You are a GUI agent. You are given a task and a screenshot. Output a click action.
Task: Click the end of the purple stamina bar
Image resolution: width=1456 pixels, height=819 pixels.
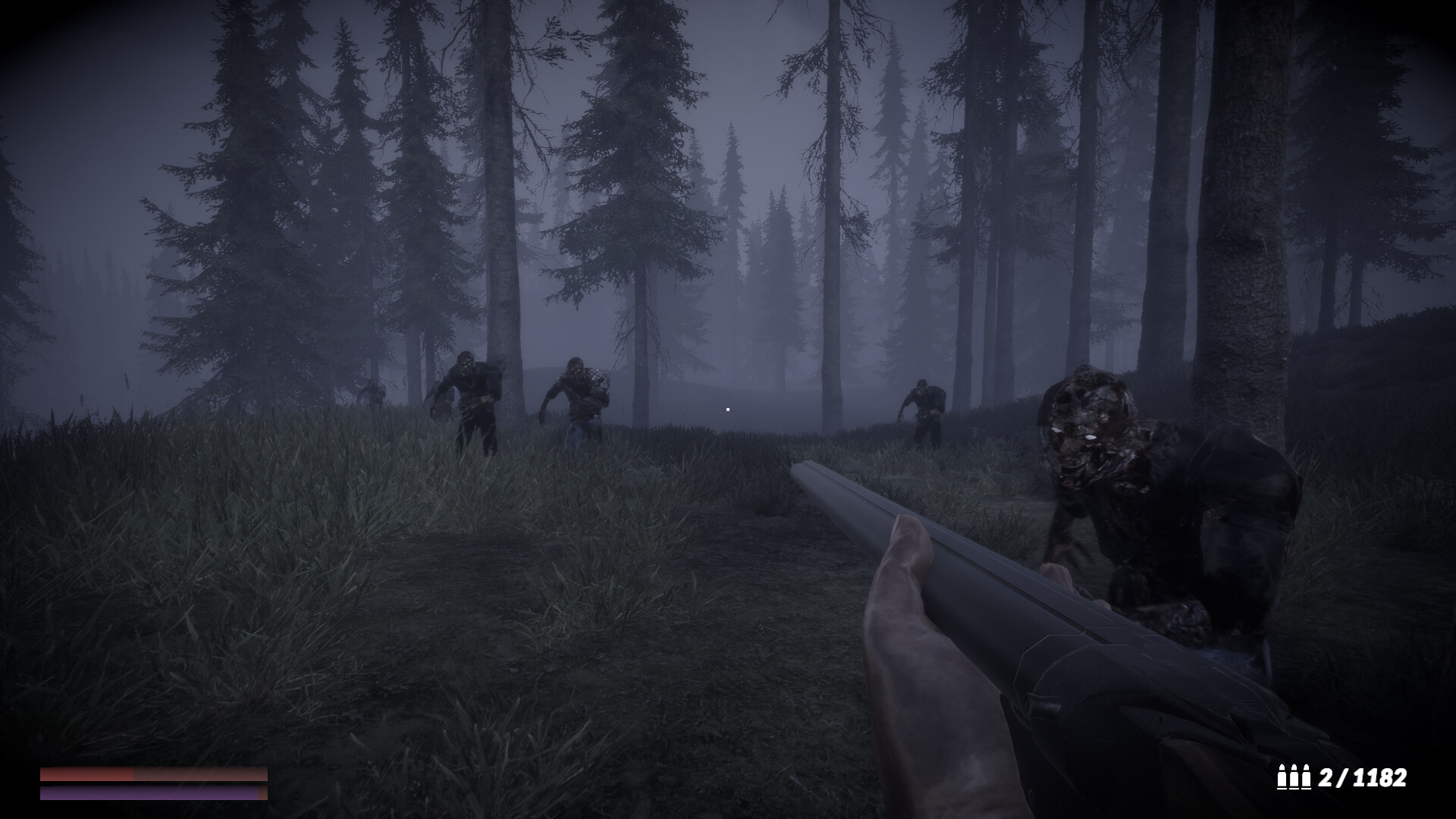click(262, 795)
